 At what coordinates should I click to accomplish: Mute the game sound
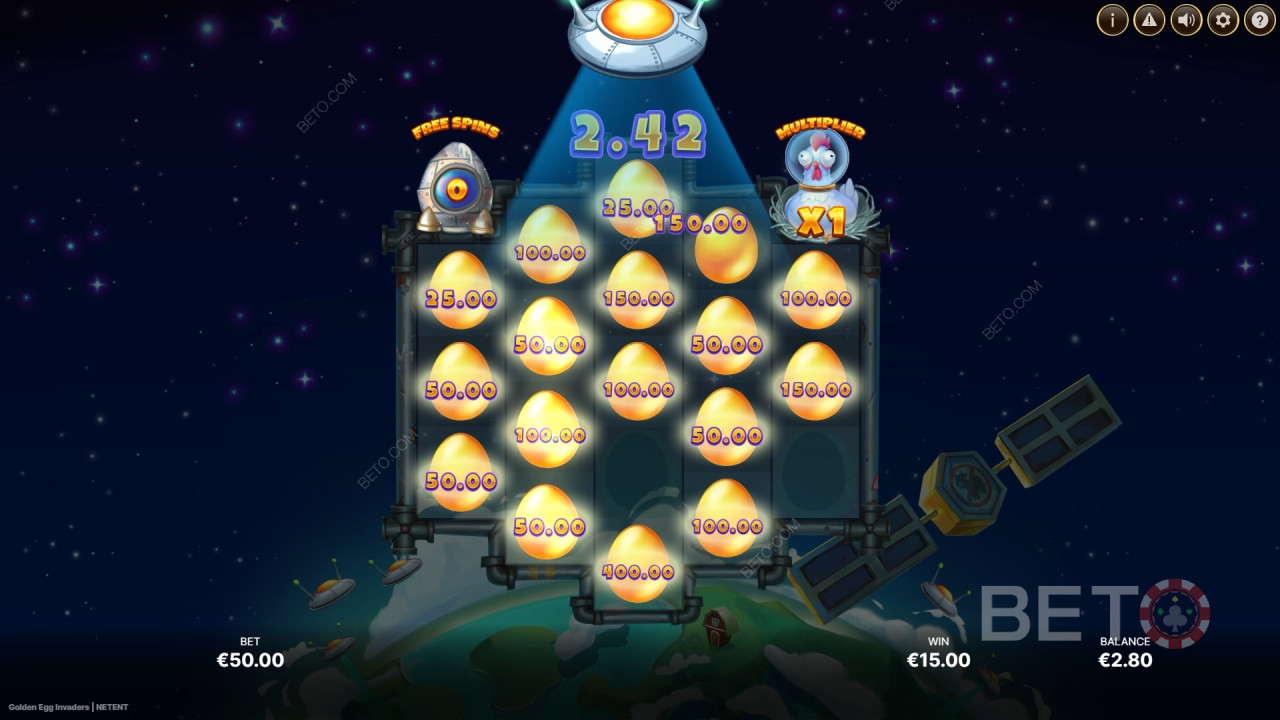[1184, 19]
